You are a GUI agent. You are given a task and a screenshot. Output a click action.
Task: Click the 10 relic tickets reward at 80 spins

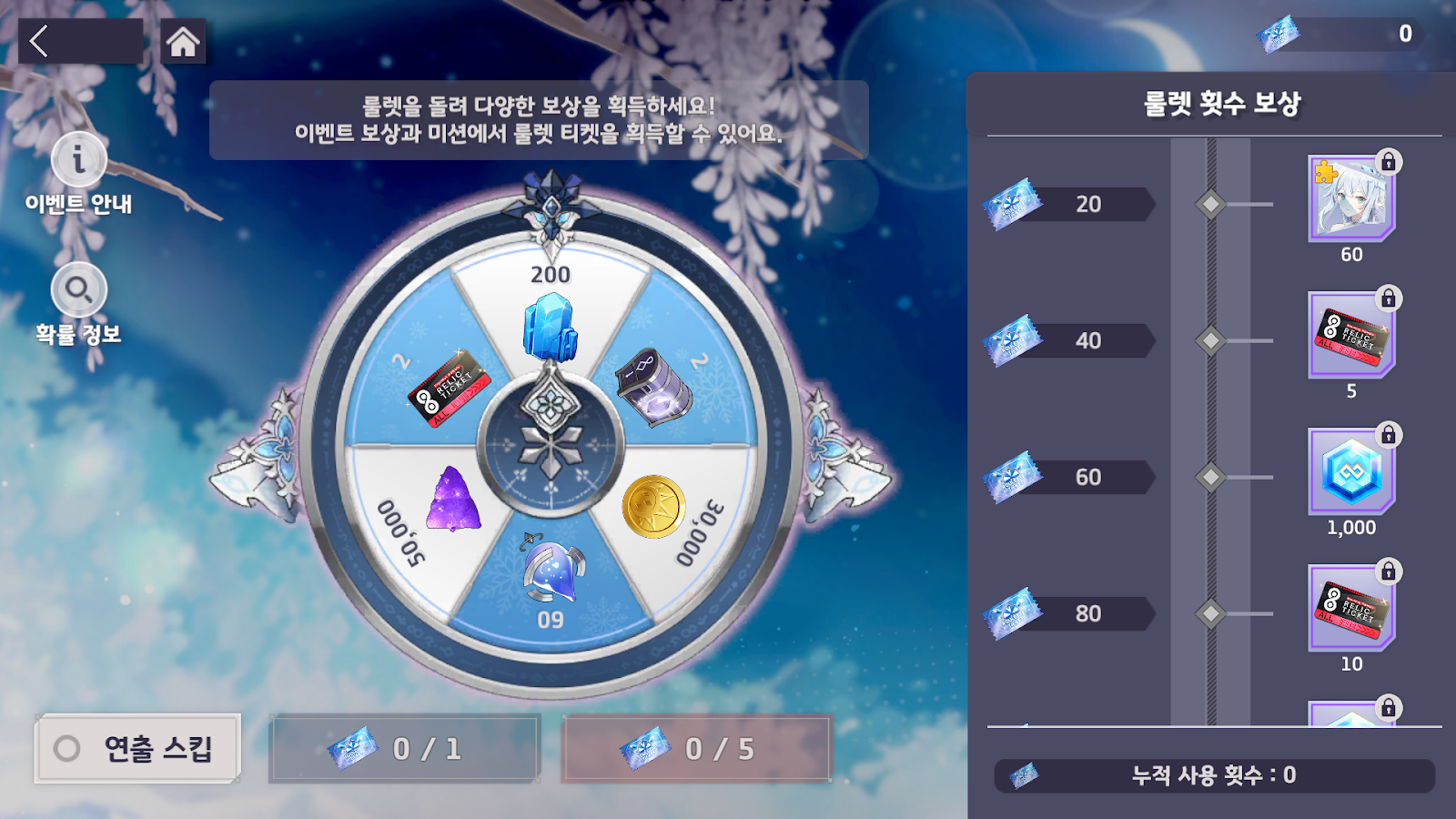tap(1350, 608)
